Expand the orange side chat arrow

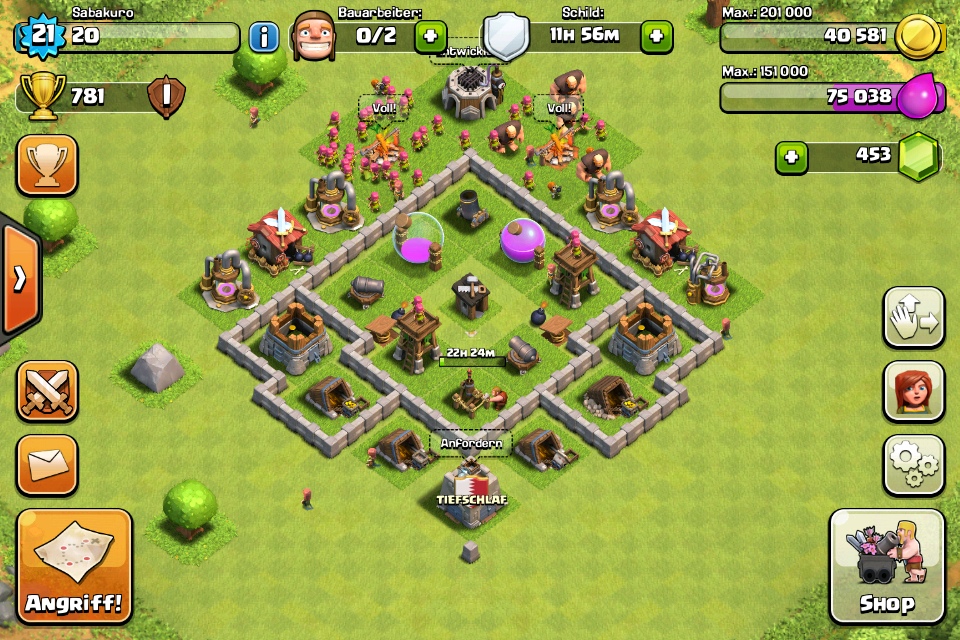click(x=19, y=278)
